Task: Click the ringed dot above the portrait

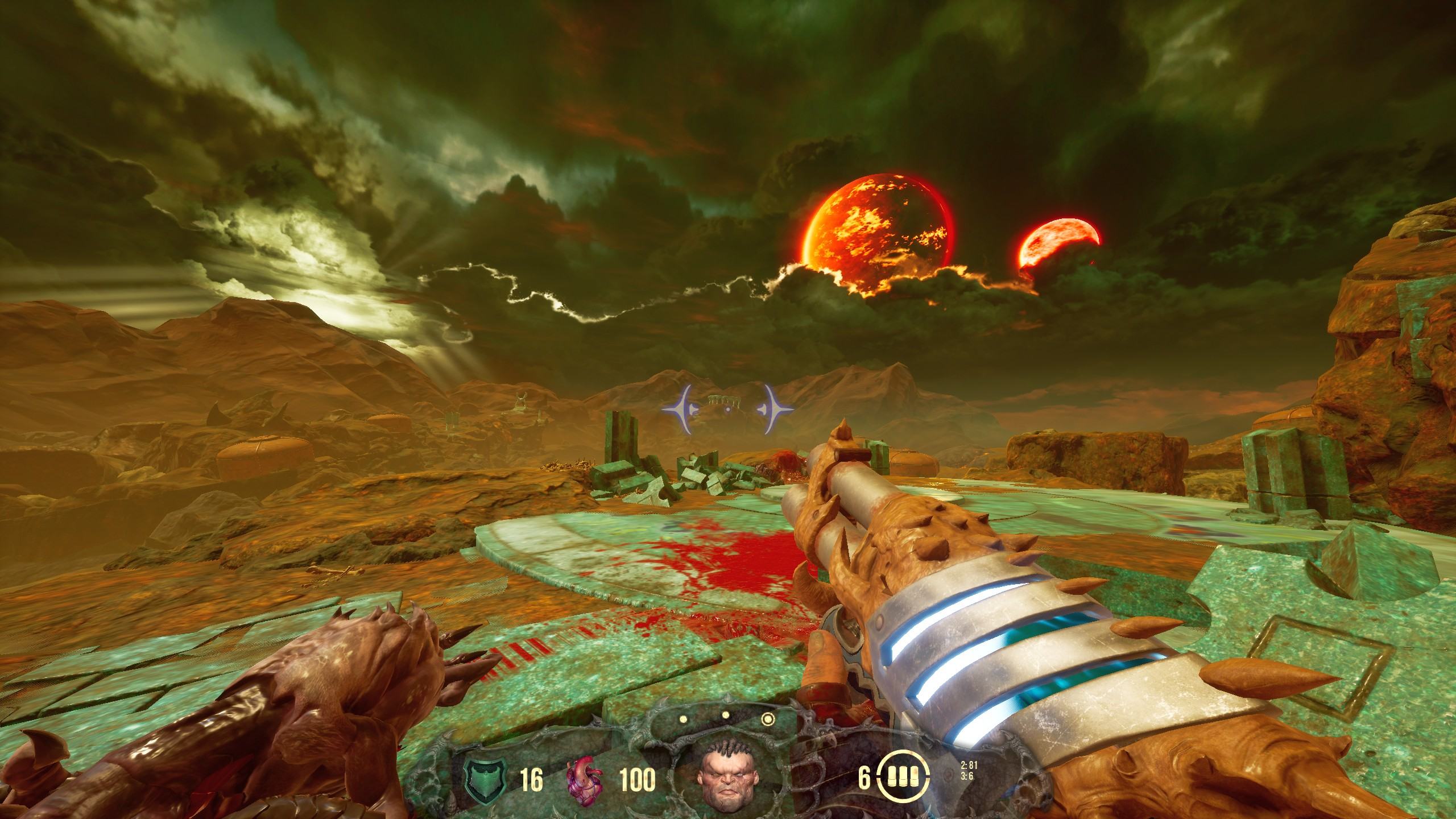Action: pyautogui.click(x=768, y=719)
